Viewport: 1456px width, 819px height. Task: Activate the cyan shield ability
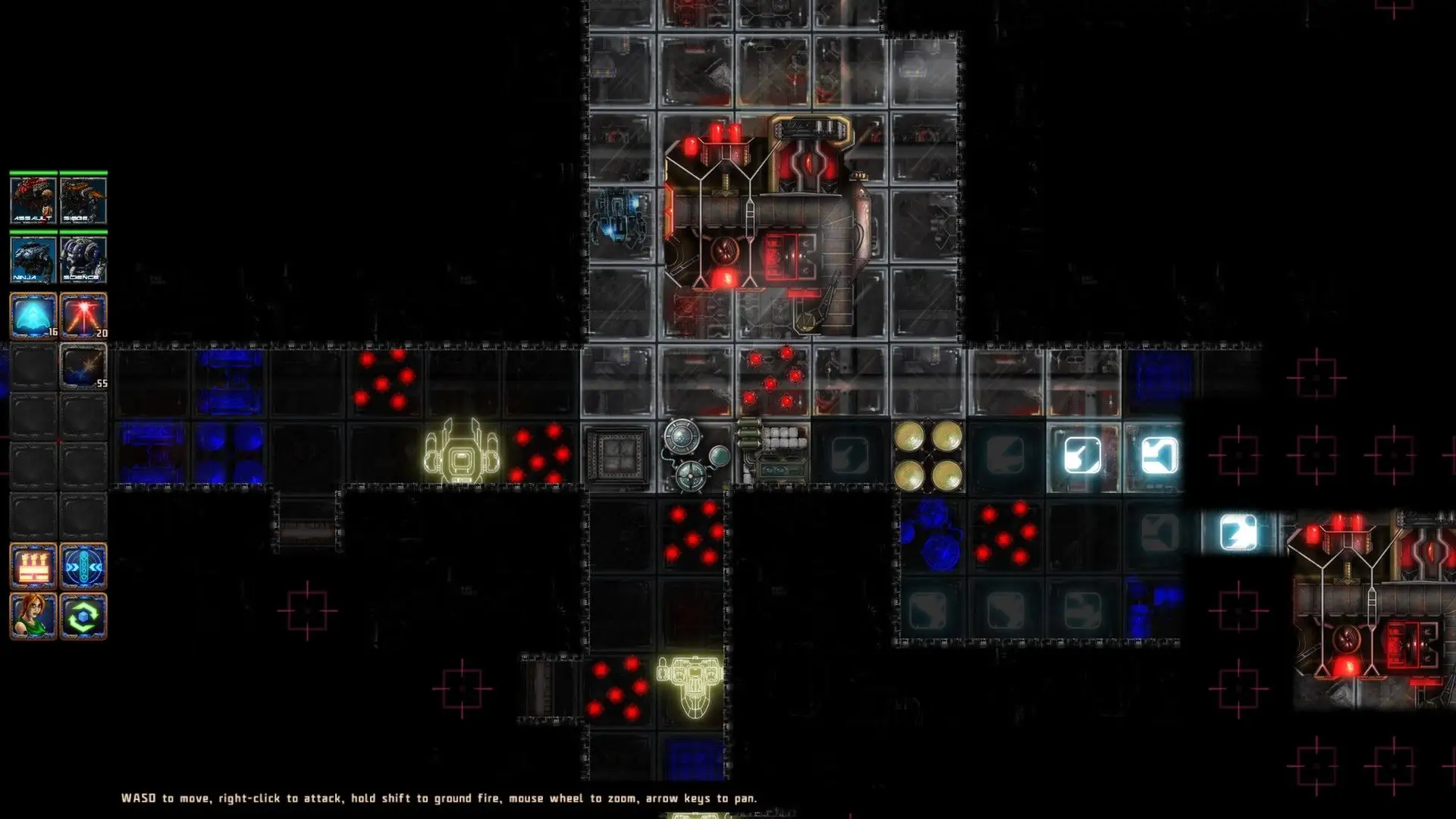point(33,315)
